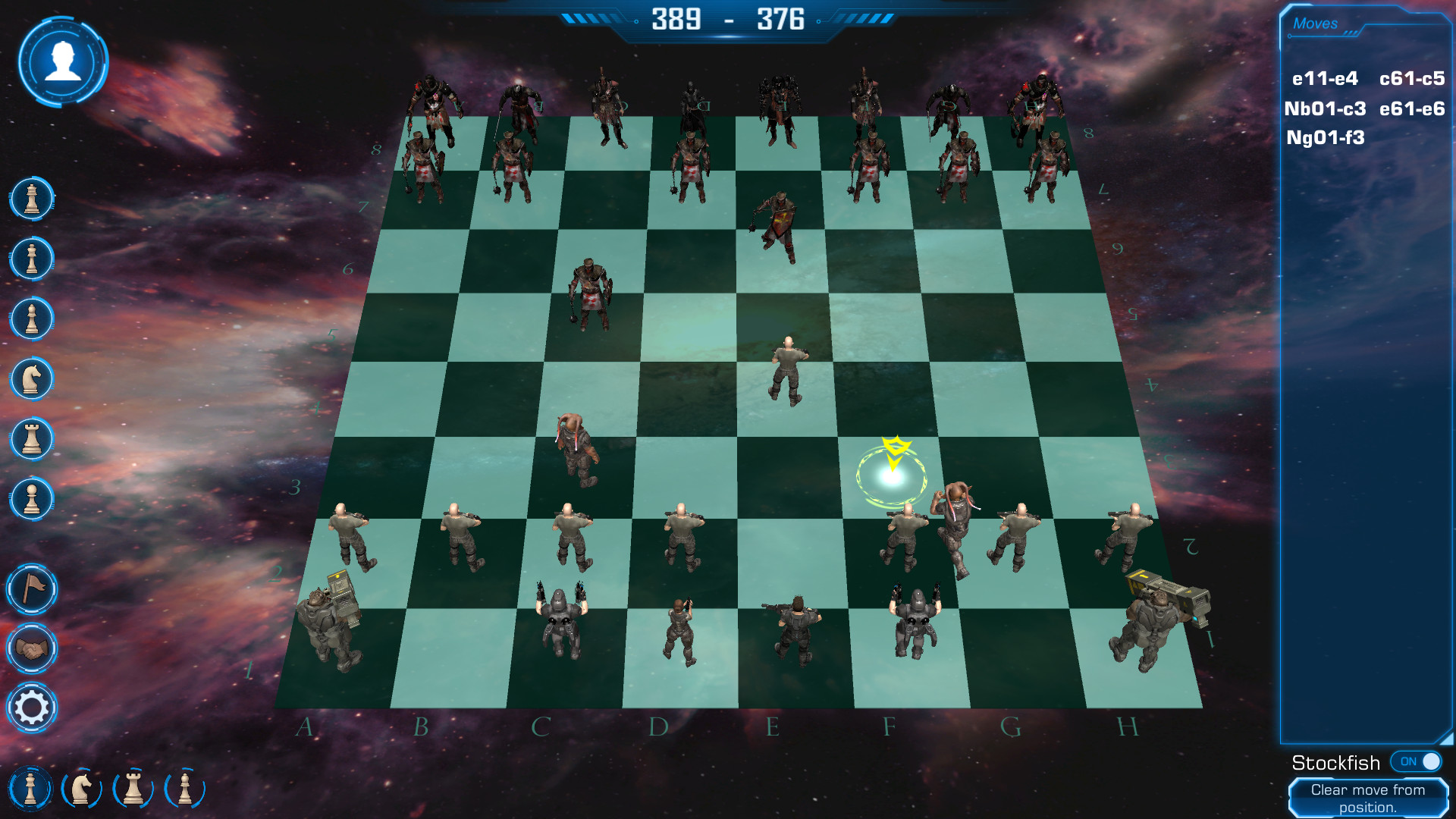This screenshot has height=819, width=1456.
Task: Select the knight icon in the bottom piece bar
Action: click(82, 788)
